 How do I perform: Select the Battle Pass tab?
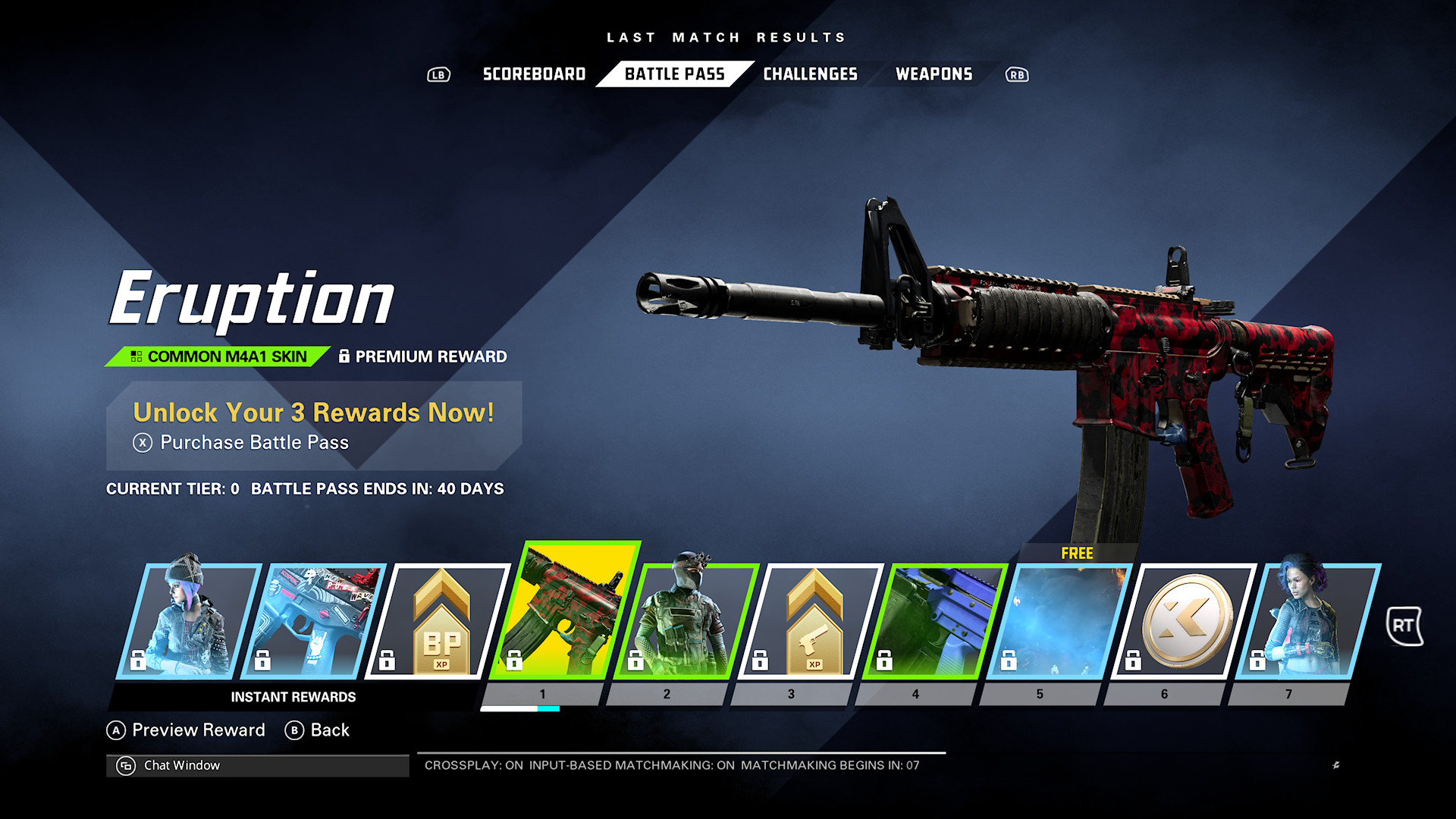pyautogui.click(x=674, y=74)
